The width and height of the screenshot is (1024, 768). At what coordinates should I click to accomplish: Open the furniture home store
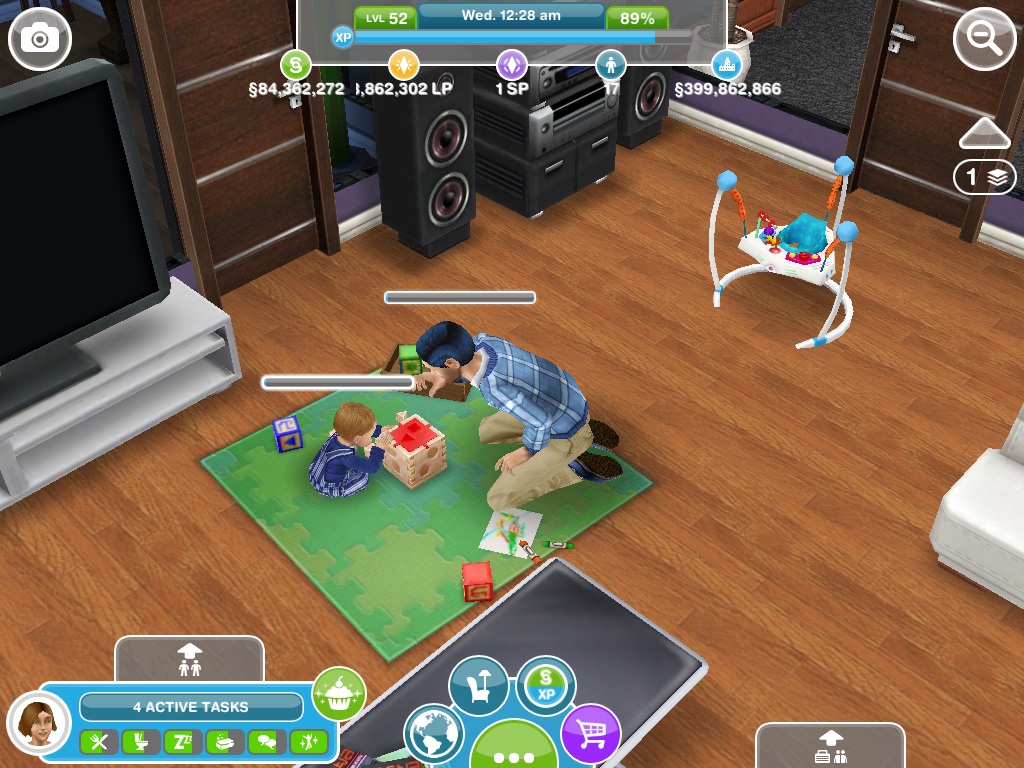[478, 686]
